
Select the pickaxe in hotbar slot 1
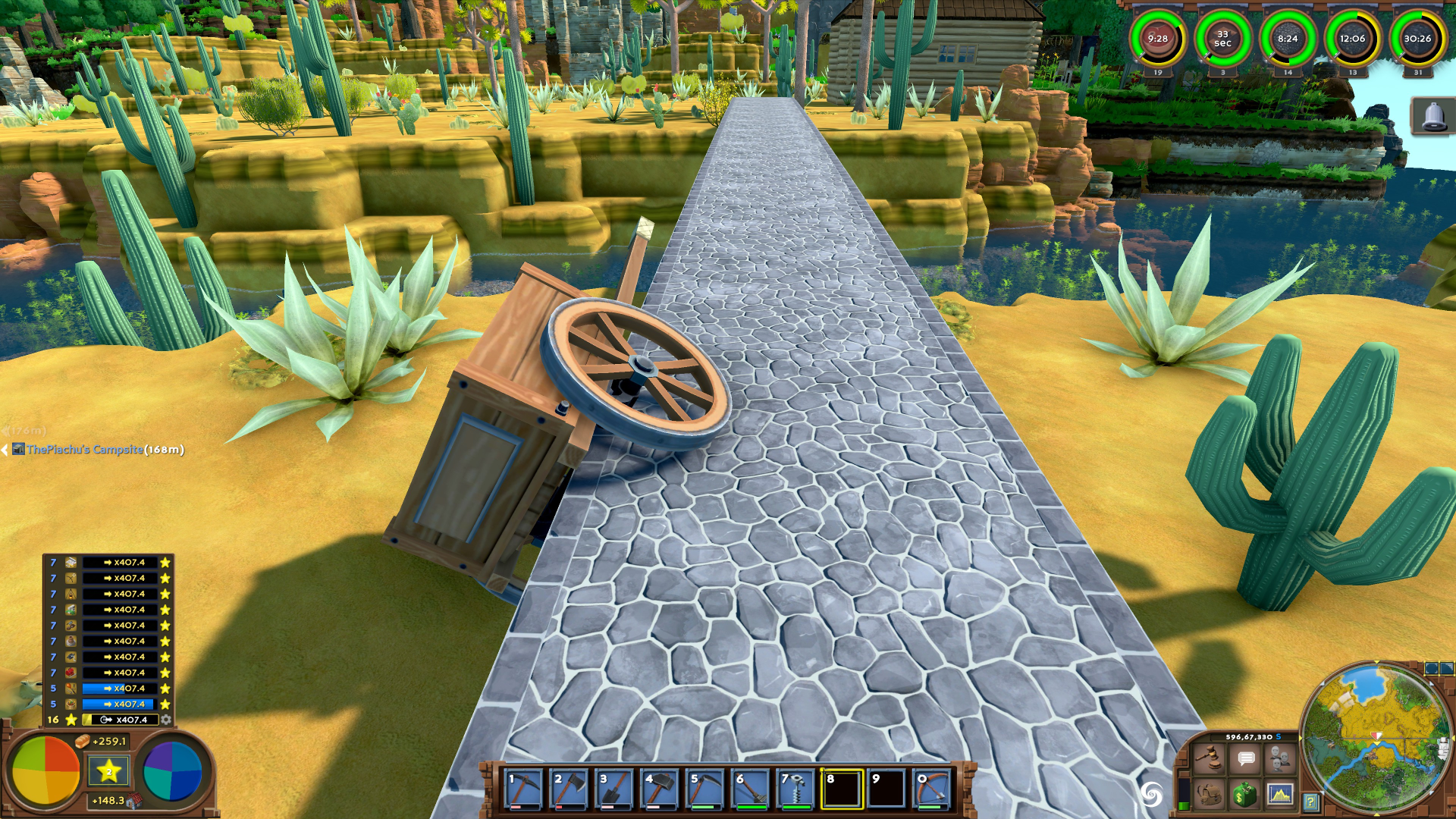523,789
